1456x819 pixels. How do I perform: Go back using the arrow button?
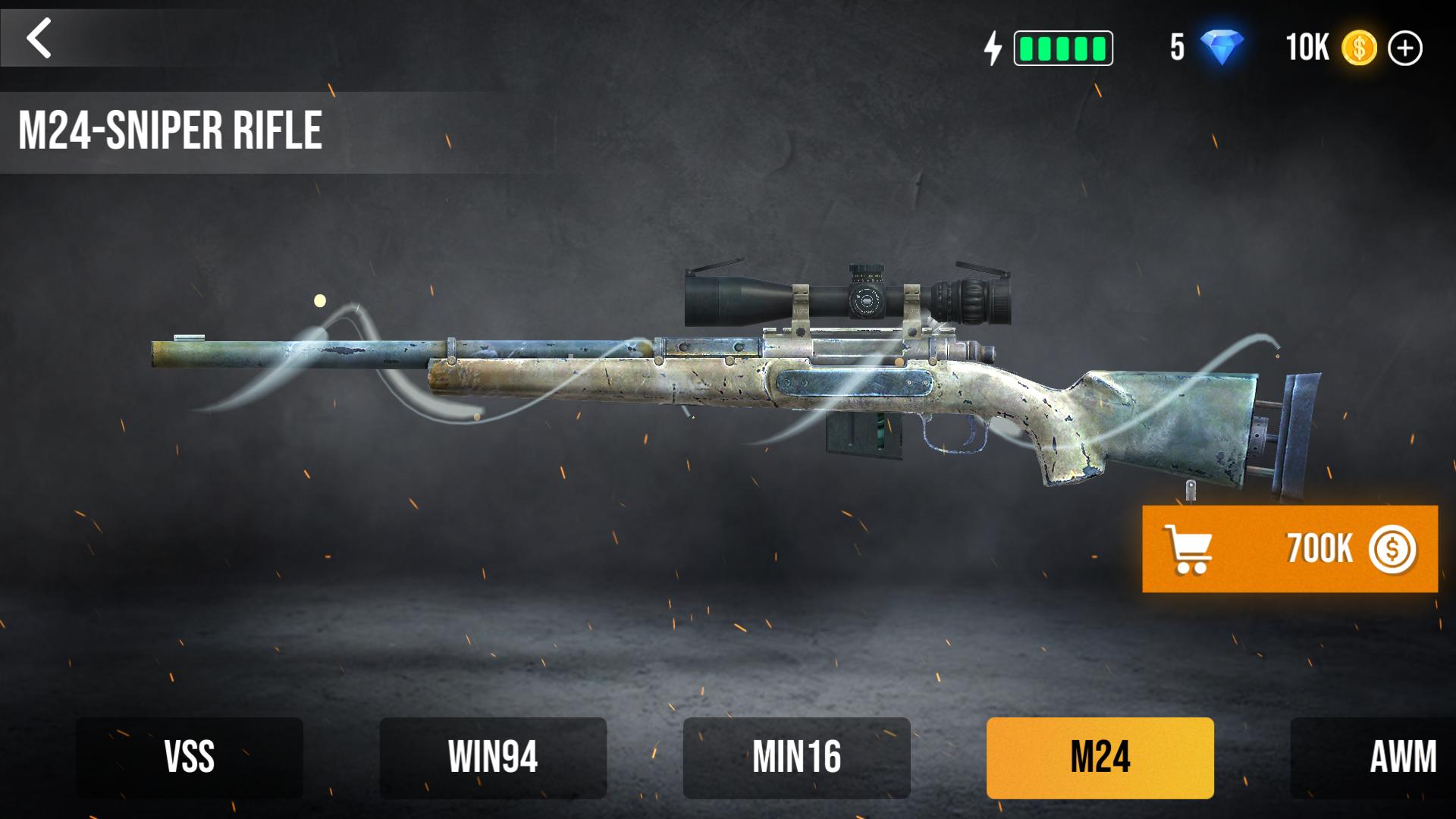(39, 38)
